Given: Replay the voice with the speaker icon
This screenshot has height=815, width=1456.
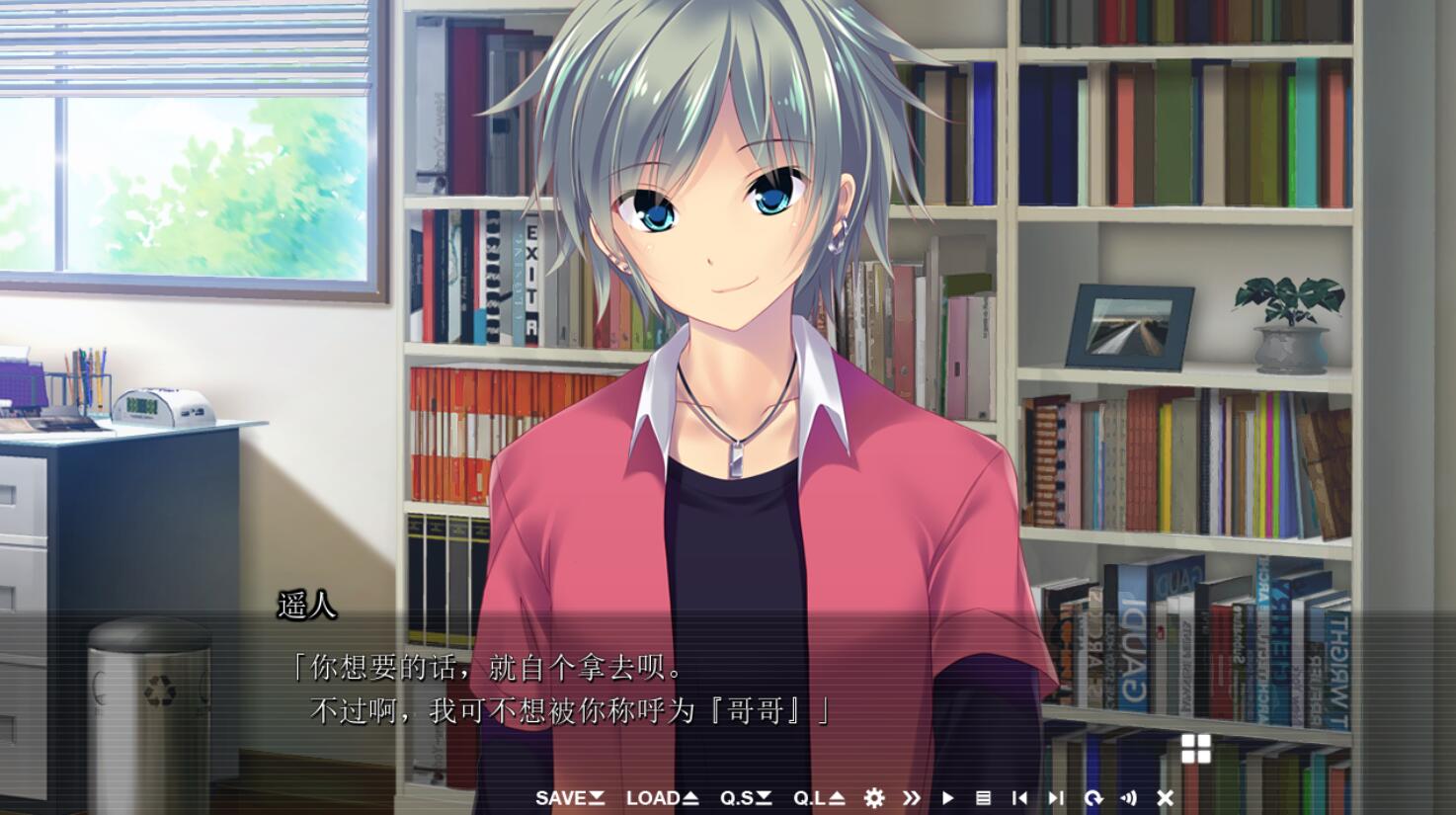Looking at the screenshot, I should pos(1129,798).
